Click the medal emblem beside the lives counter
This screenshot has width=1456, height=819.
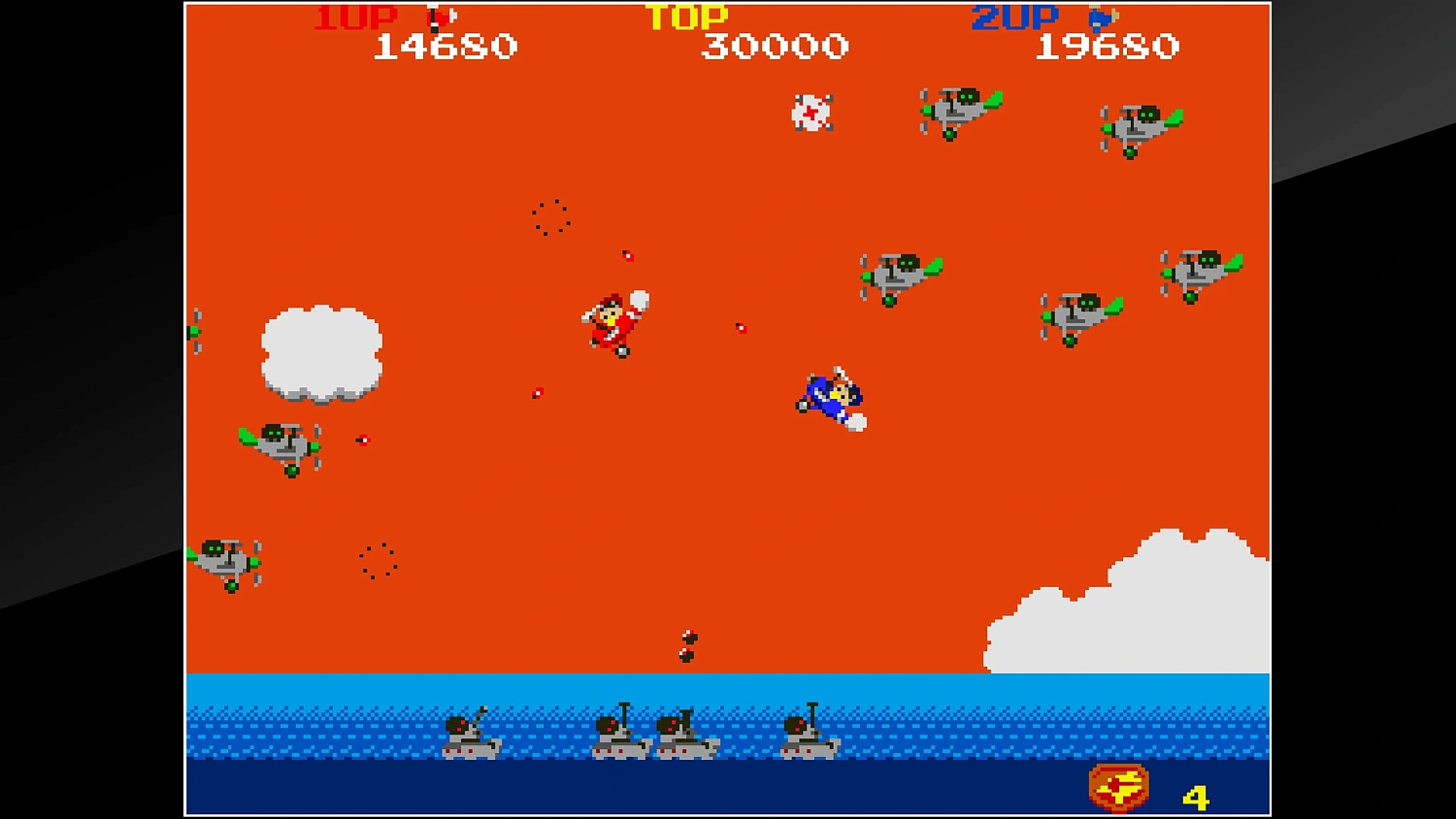1117,786
